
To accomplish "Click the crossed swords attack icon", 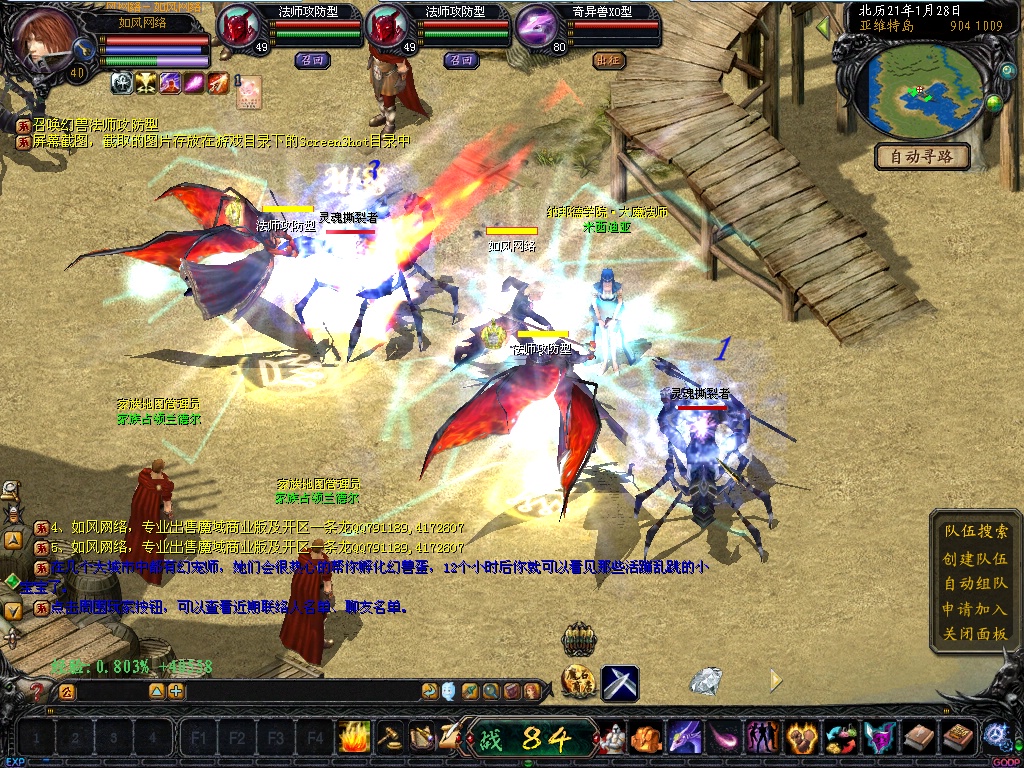I will pos(619,683).
